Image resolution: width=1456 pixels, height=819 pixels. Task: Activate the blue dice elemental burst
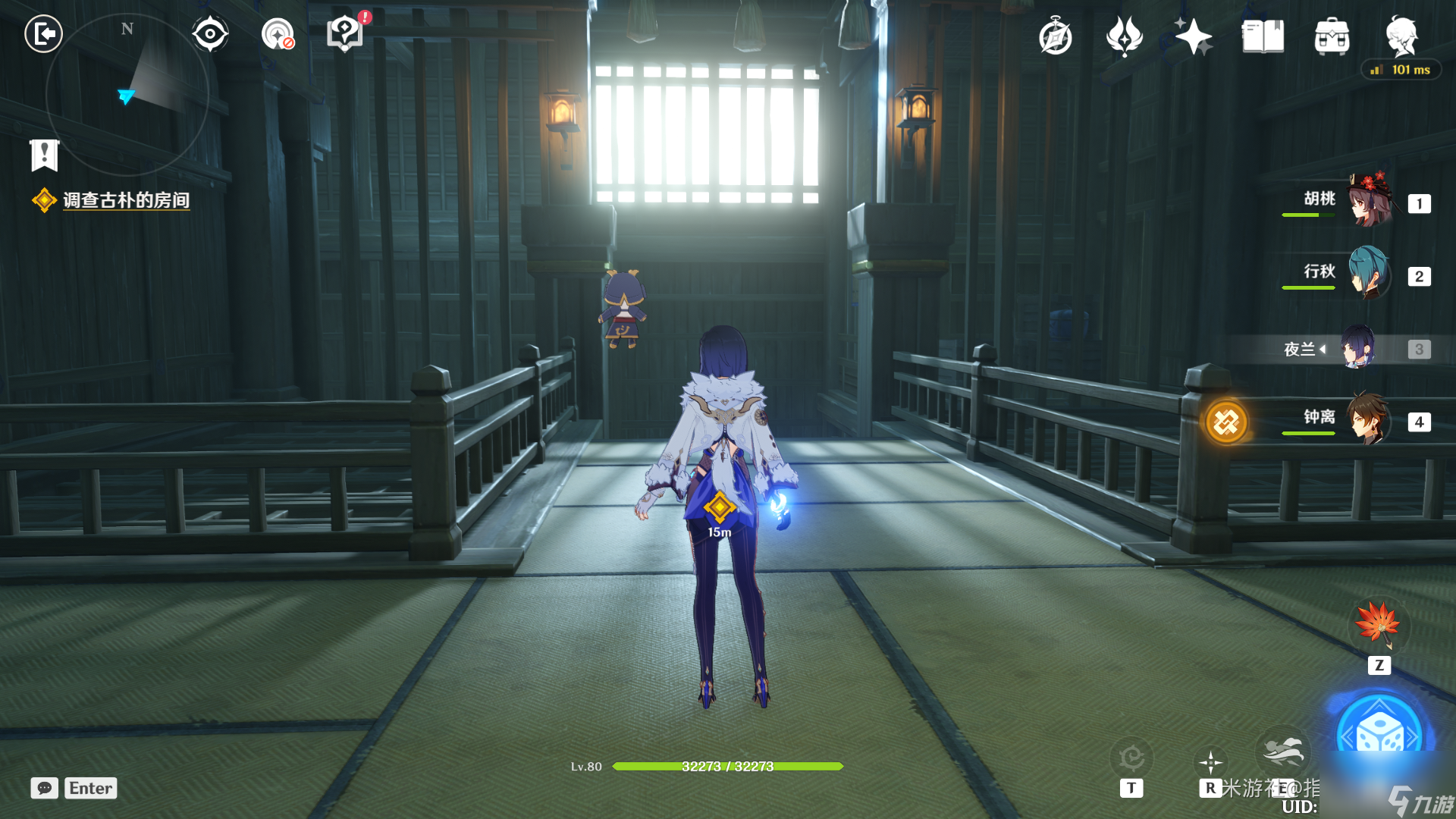tap(1379, 733)
